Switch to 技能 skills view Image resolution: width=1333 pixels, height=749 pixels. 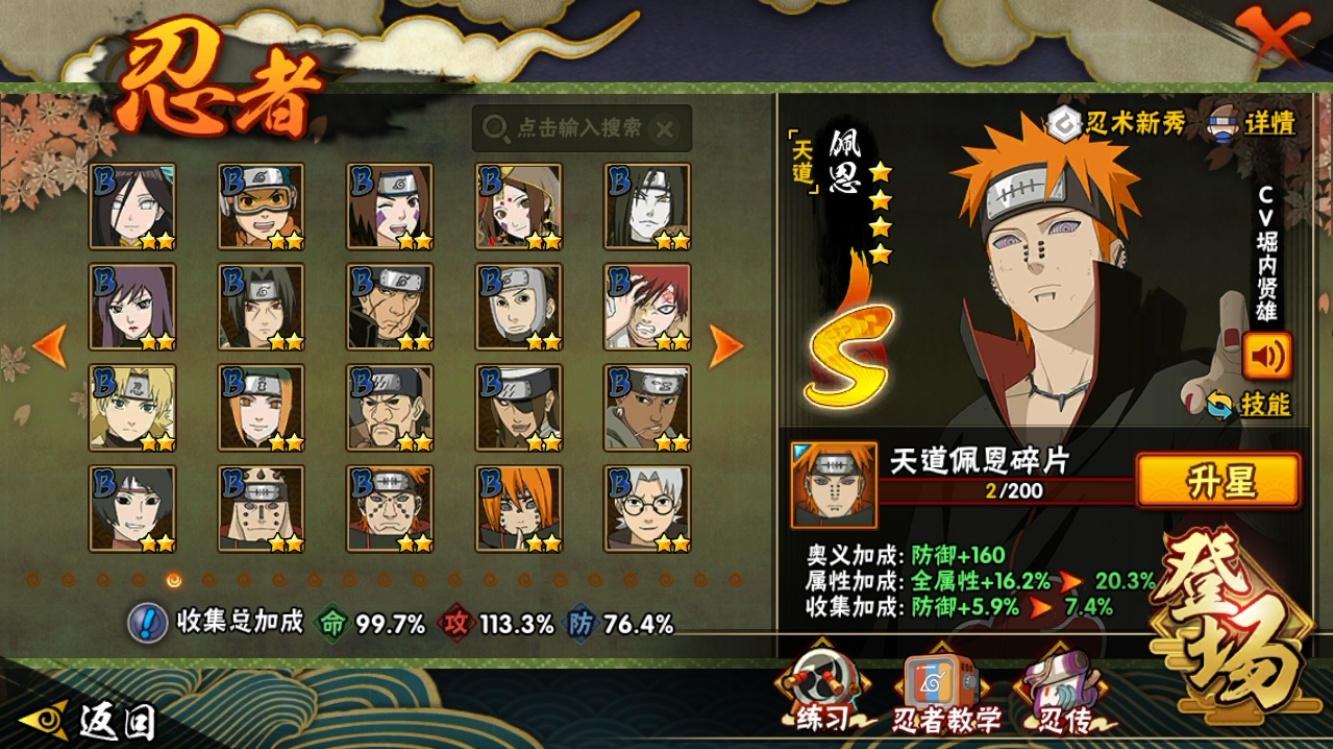[1250, 404]
